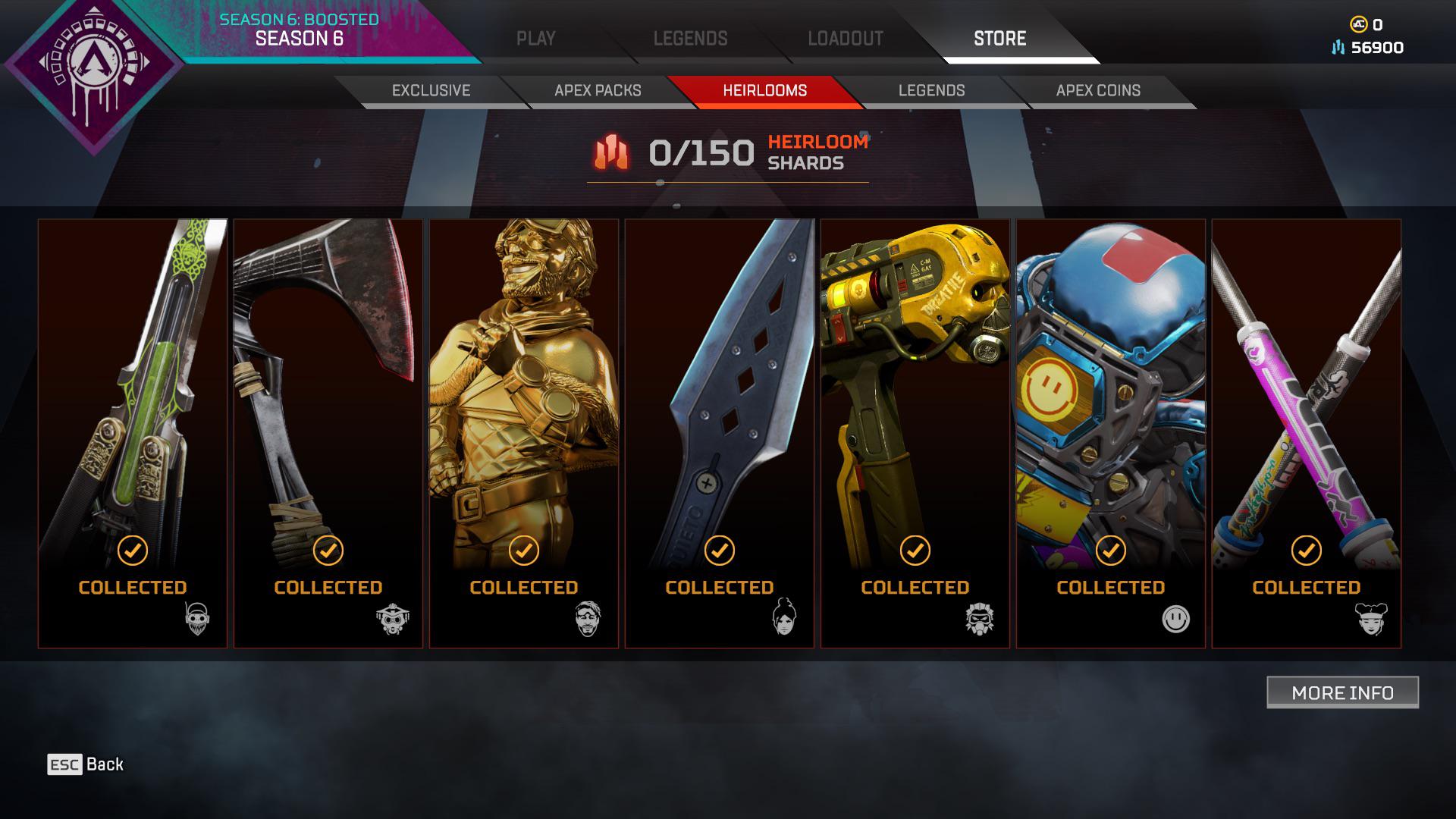Click the More Info button
Screen dimensions: 1456x819
click(1342, 692)
